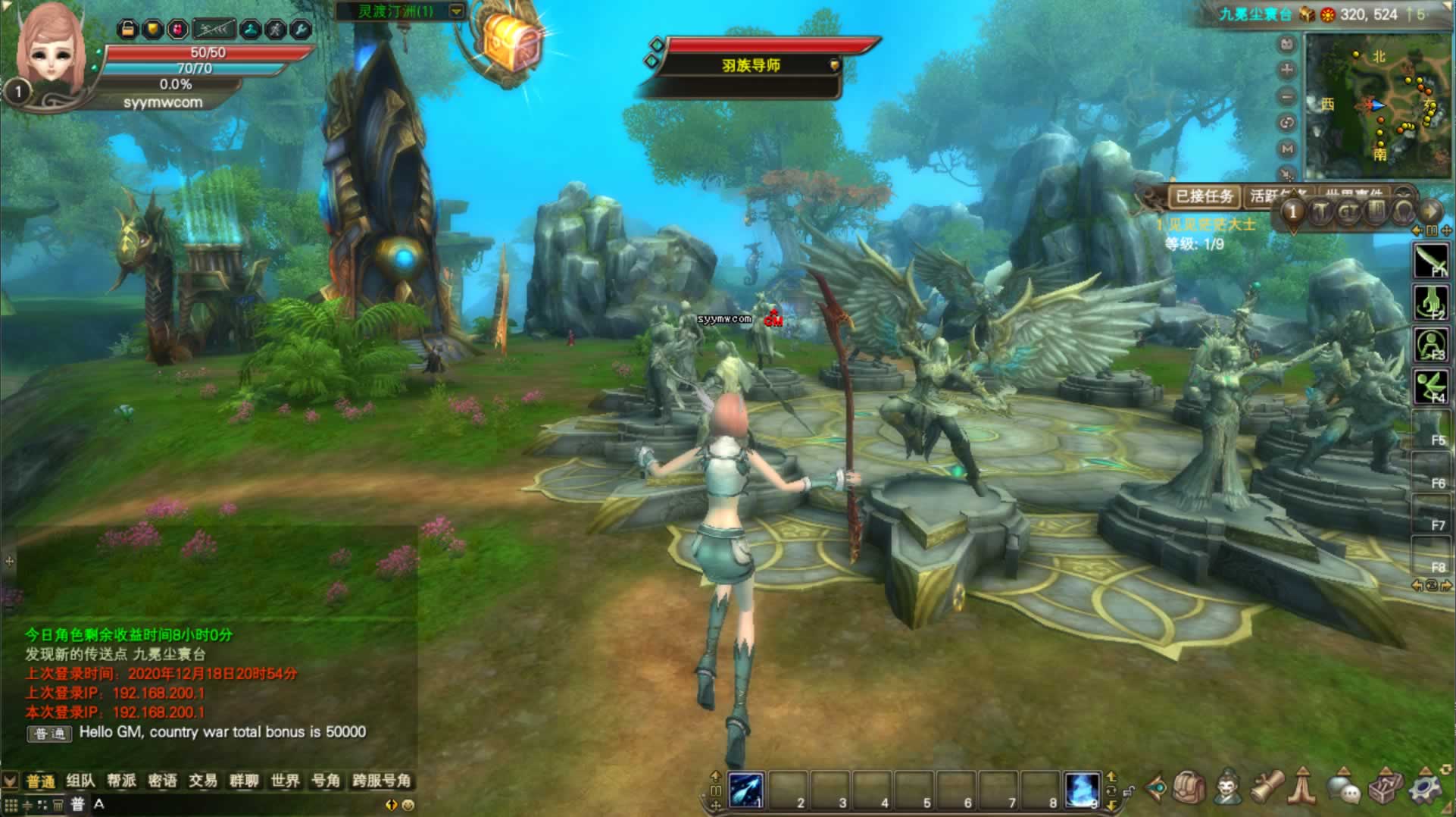Open the quest scroll icon

[1266, 789]
